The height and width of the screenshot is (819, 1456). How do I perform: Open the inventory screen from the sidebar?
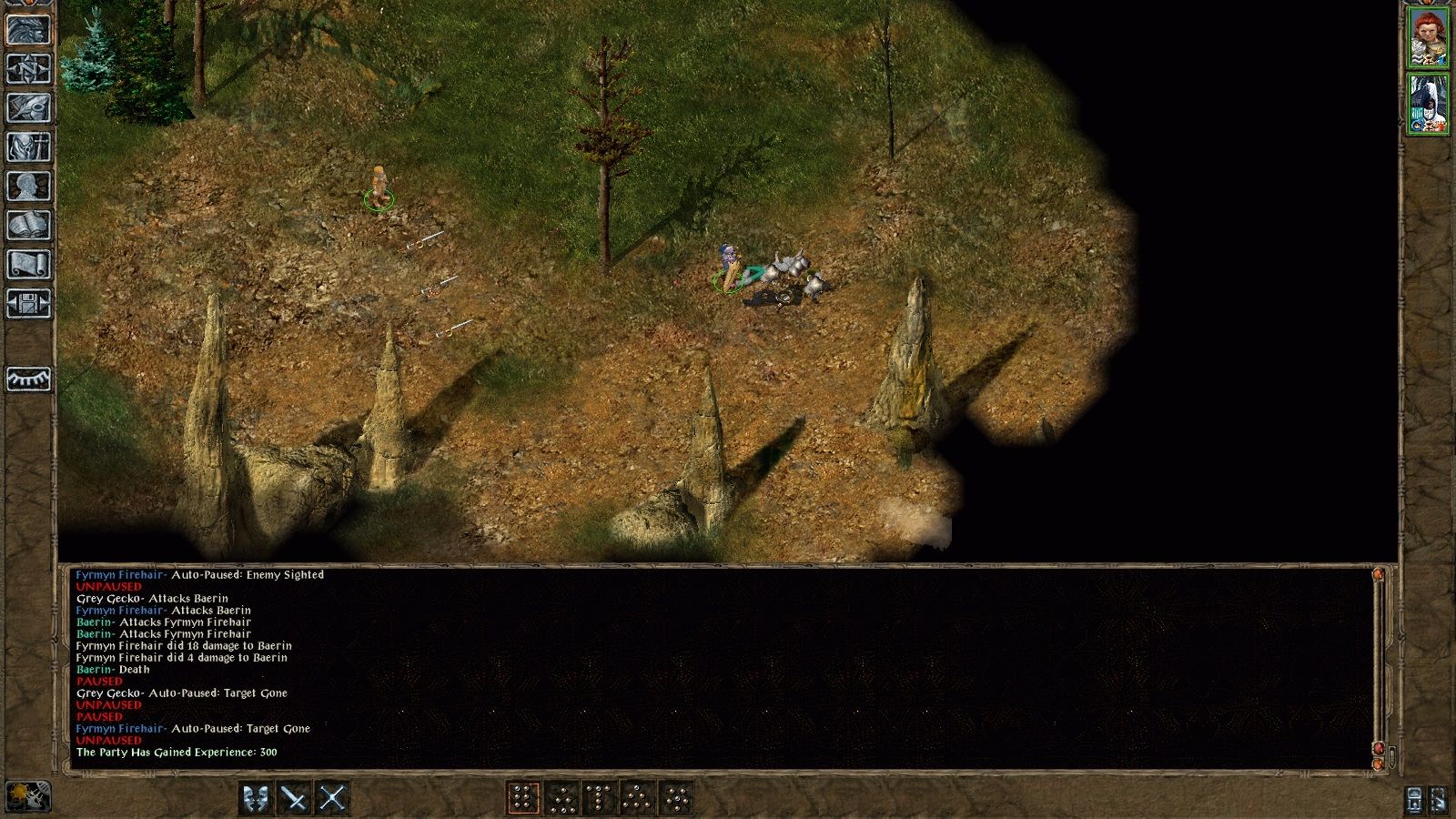[28, 147]
